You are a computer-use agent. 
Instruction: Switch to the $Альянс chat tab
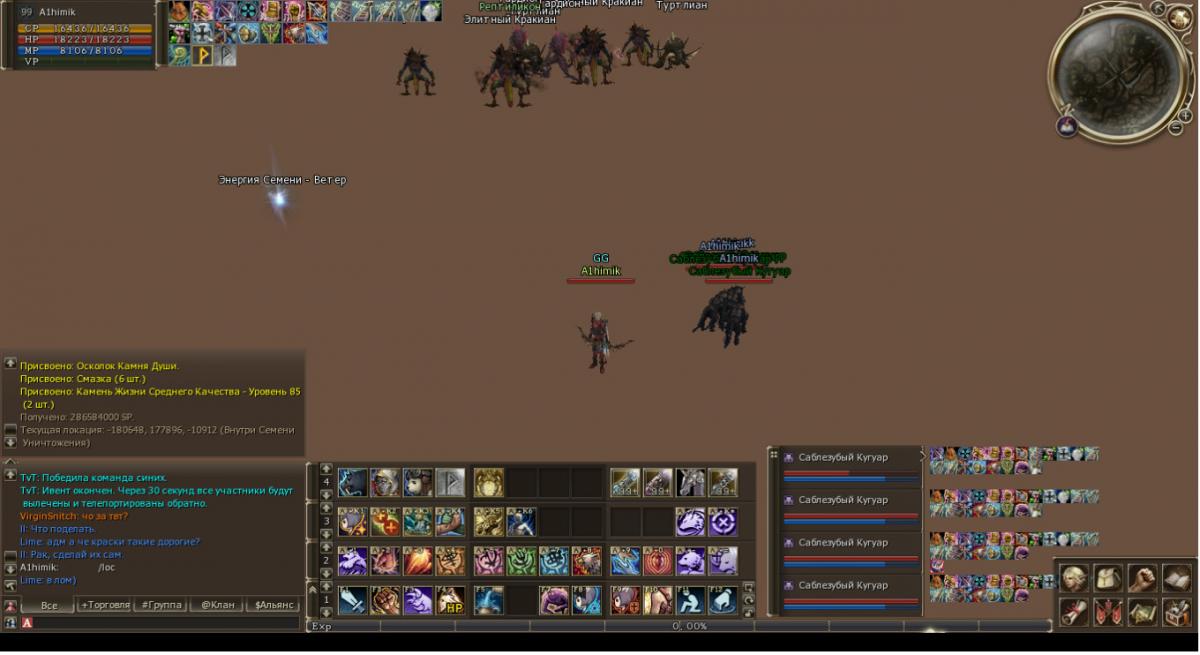[275, 605]
